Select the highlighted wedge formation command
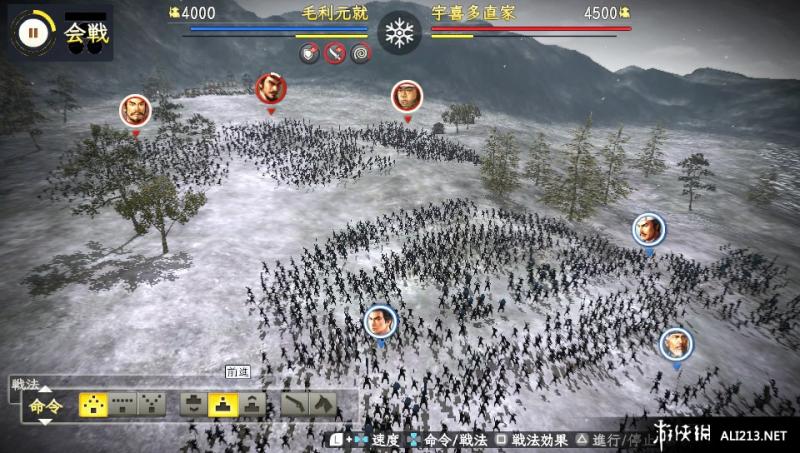Viewport: 800px width, 453px height. [x=93, y=403]
